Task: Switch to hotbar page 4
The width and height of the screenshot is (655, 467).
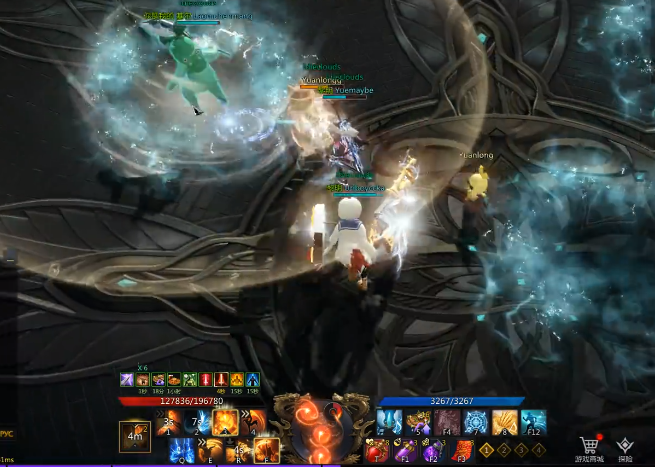Action: 538,451
